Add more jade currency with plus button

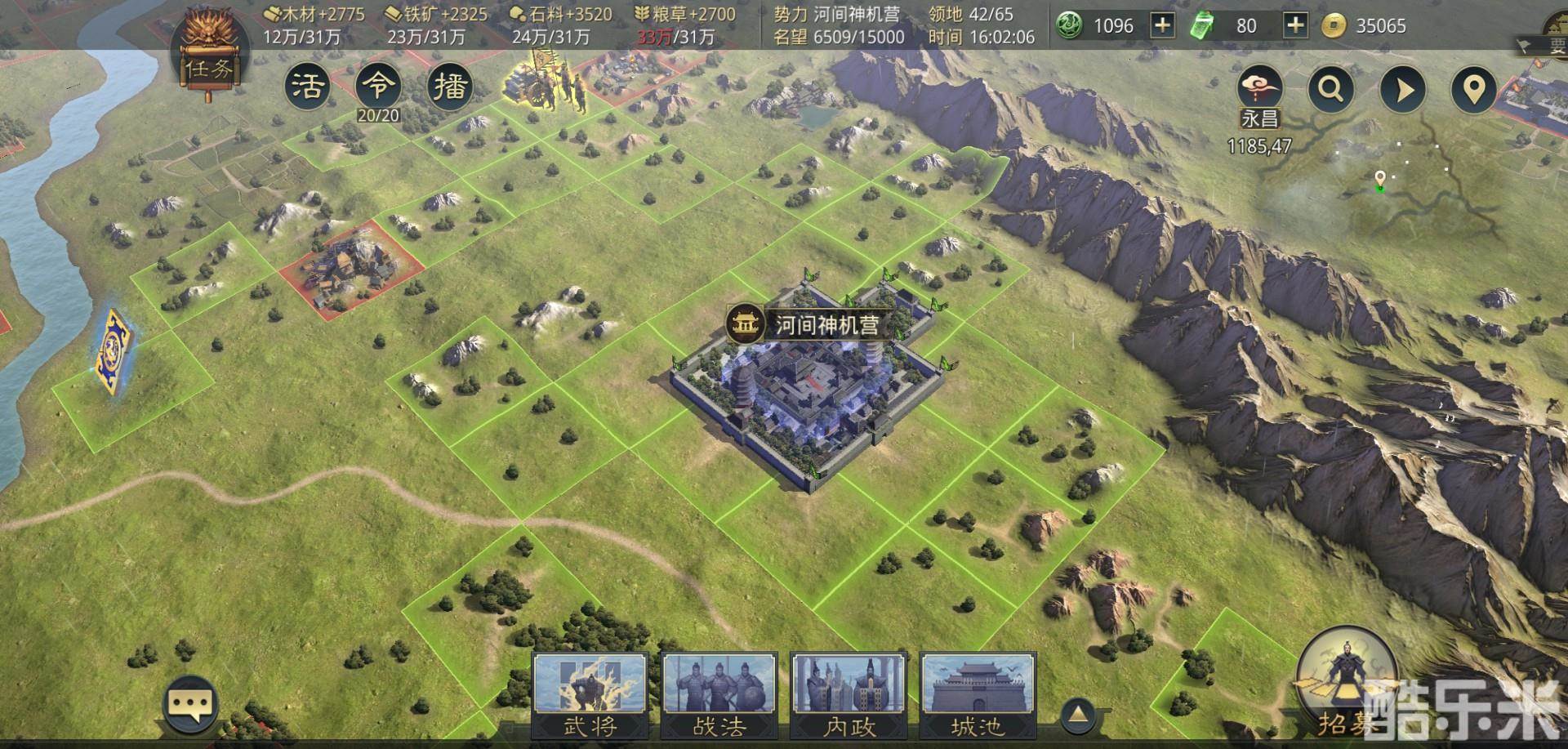tap(1161, 25)
